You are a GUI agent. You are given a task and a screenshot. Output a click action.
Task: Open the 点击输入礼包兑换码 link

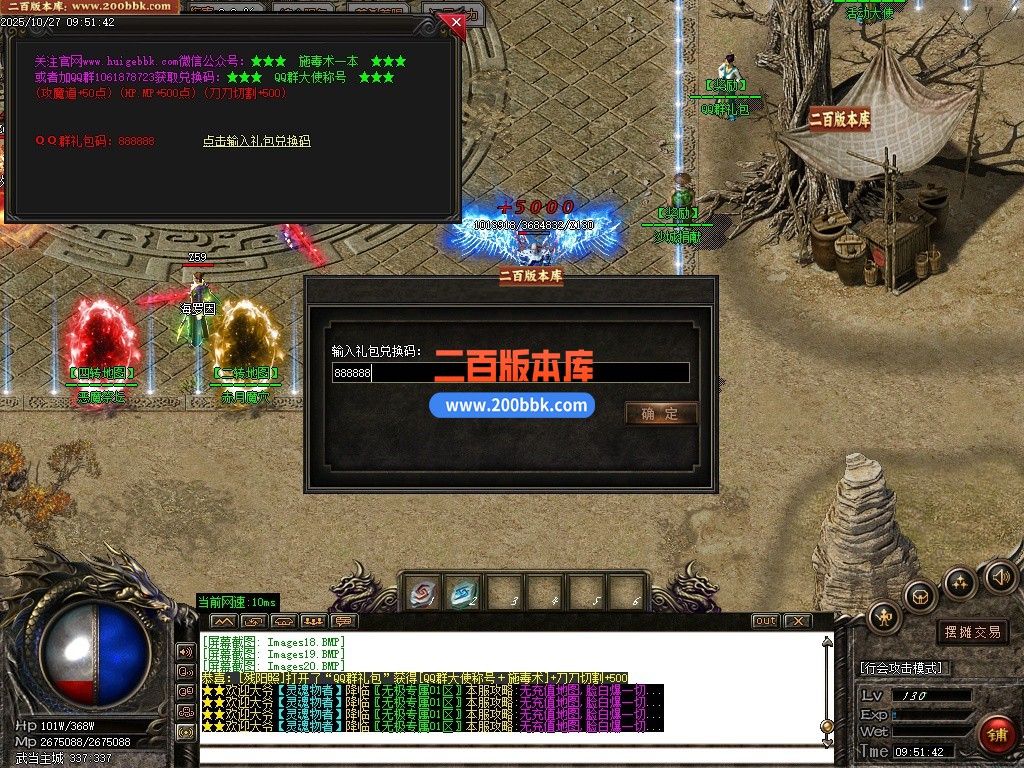click(256, 141)
